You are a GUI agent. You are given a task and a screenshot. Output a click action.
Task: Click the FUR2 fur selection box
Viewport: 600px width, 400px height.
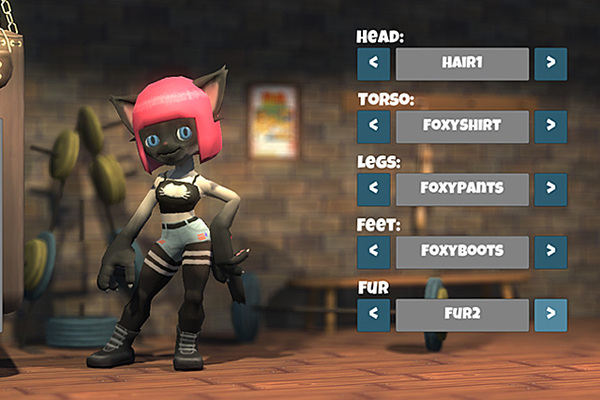tap(462, 315)
